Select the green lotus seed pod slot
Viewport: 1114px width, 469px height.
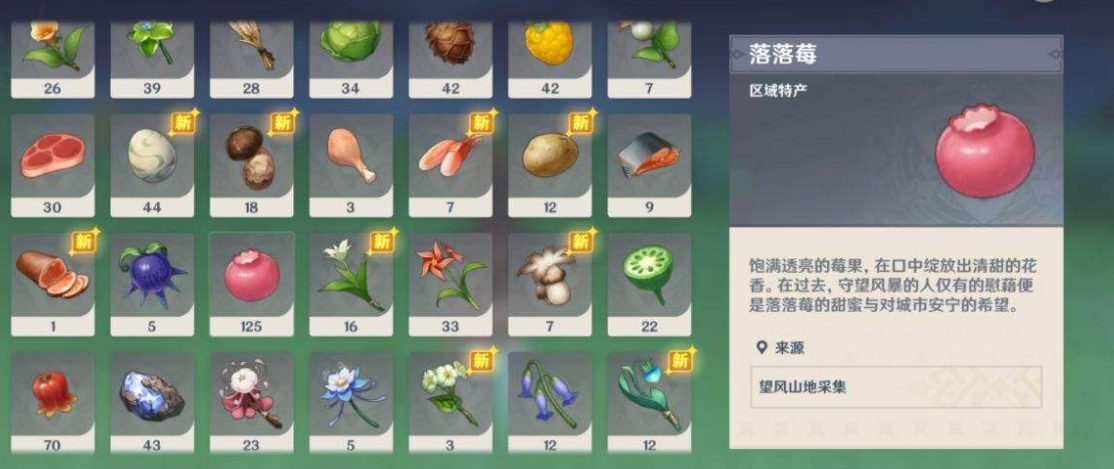click(x=649, y=276)
